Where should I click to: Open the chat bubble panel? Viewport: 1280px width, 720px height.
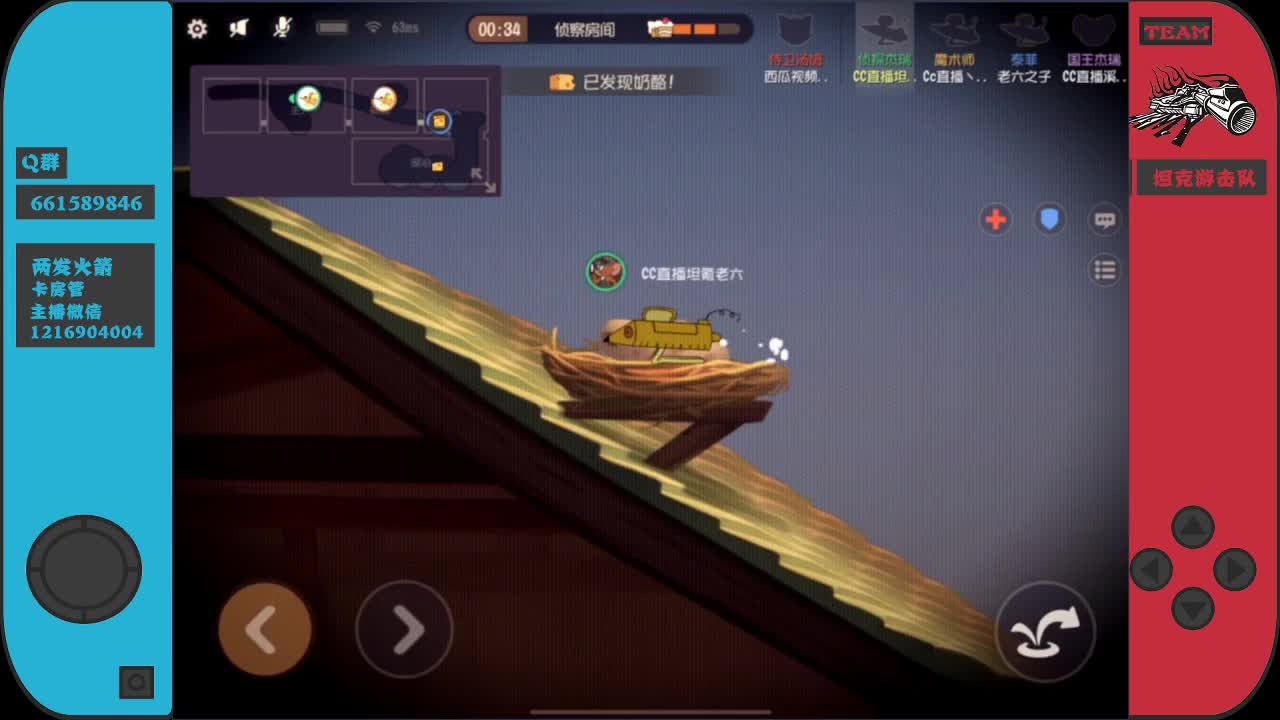[1103, 219]
